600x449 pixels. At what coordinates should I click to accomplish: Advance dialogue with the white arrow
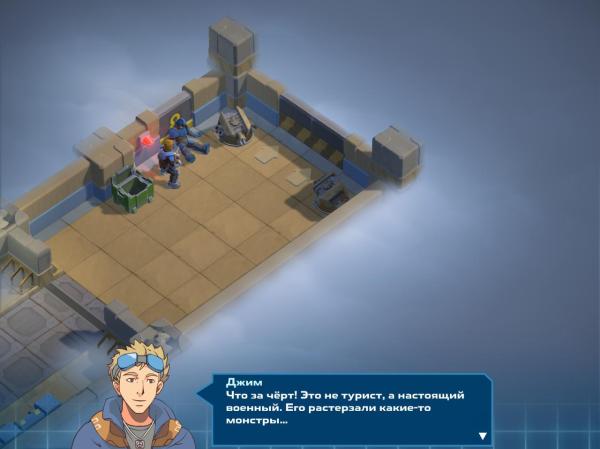[483, 435]
